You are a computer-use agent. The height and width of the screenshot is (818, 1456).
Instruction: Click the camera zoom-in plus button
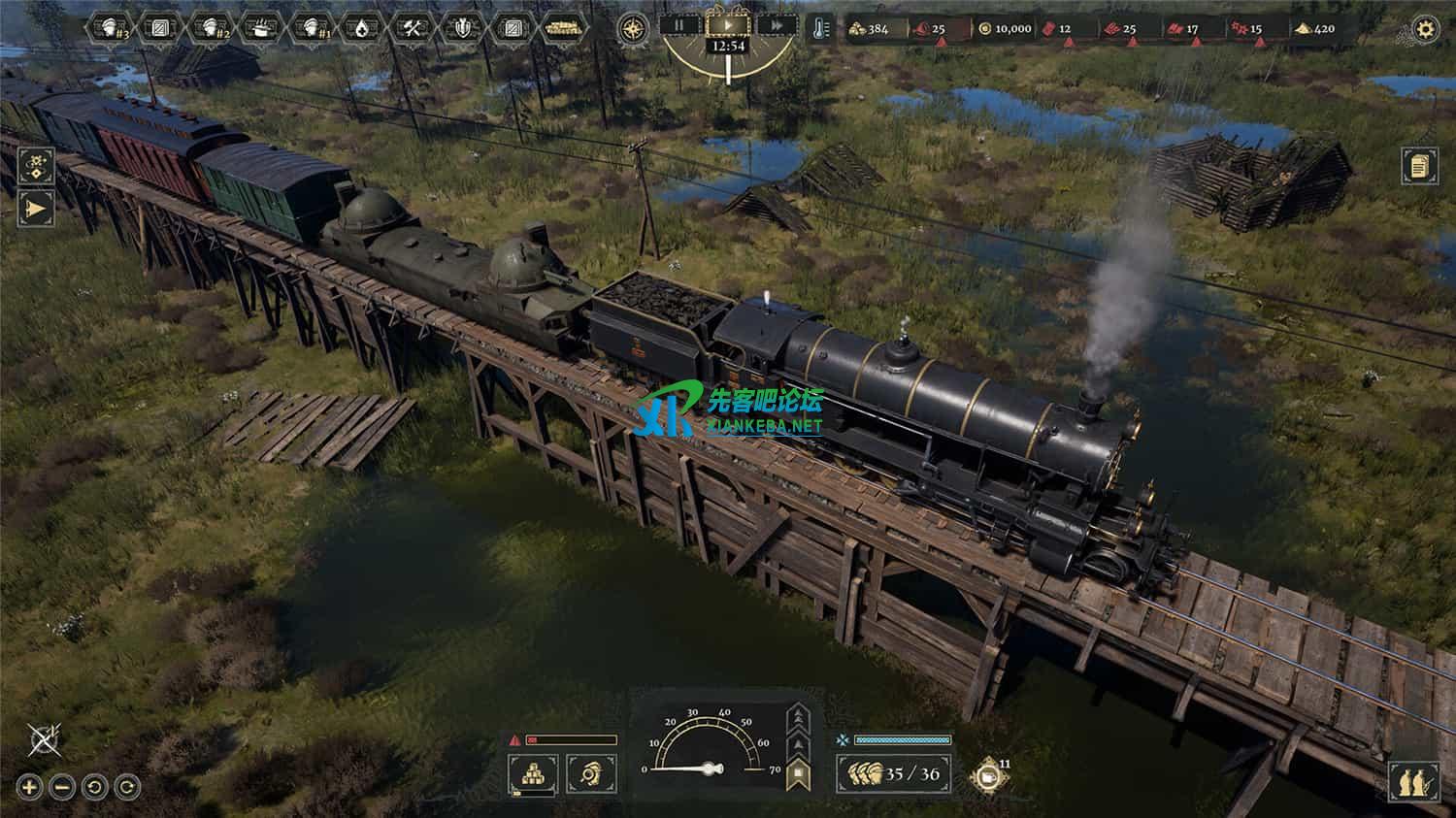29,787
